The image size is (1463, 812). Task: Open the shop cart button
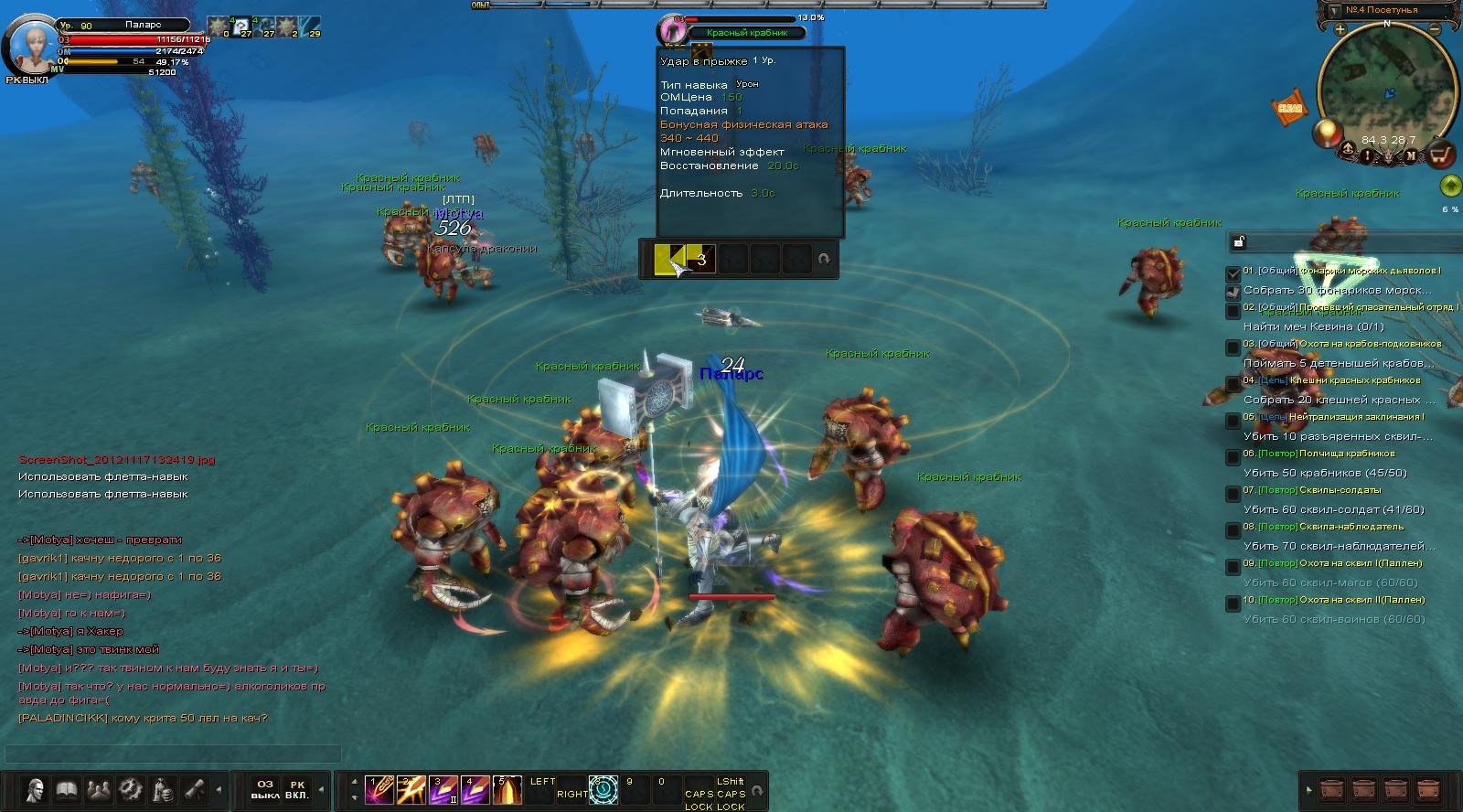[1442, 155]
